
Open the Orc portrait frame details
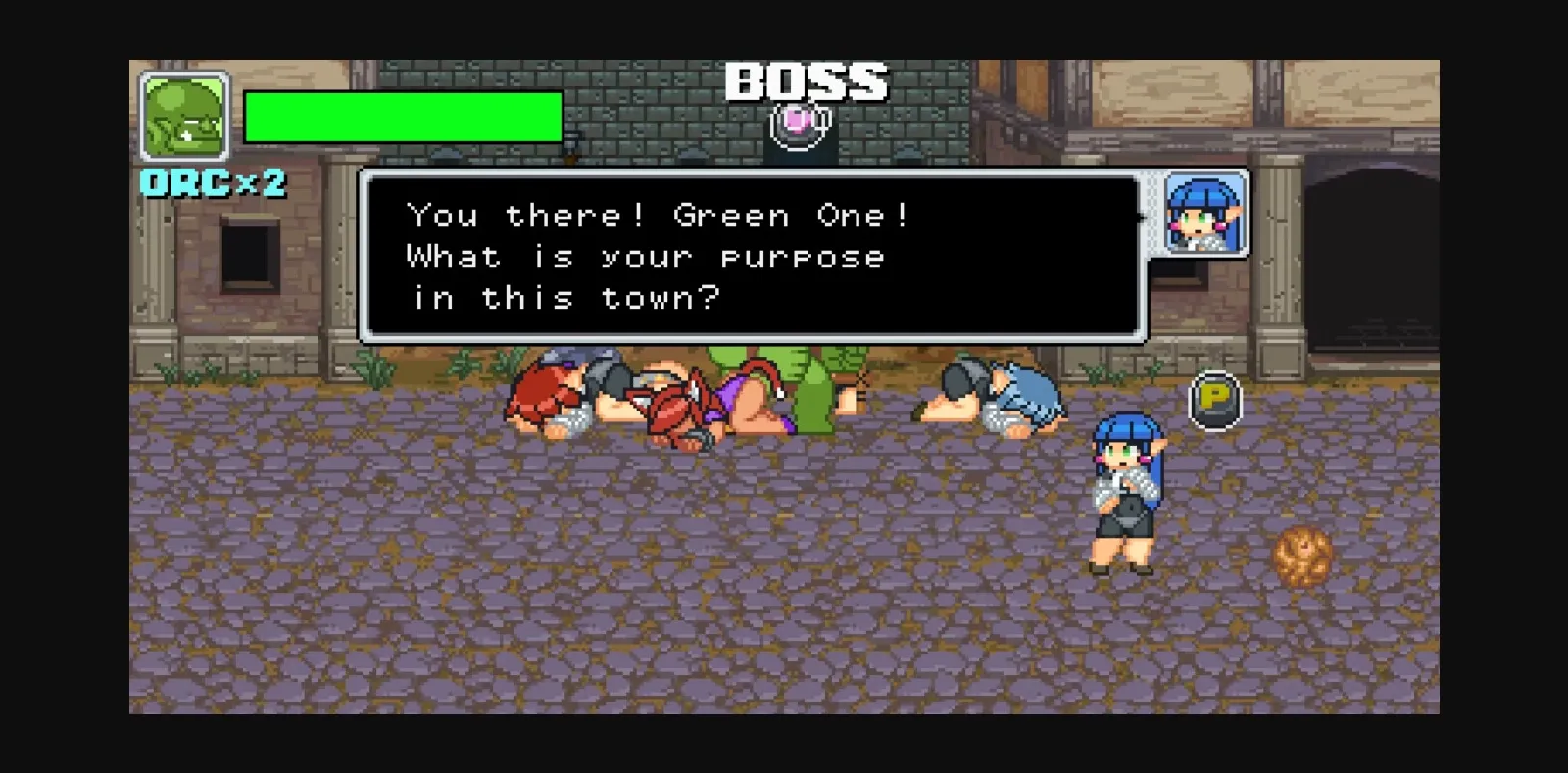point(182,116)
